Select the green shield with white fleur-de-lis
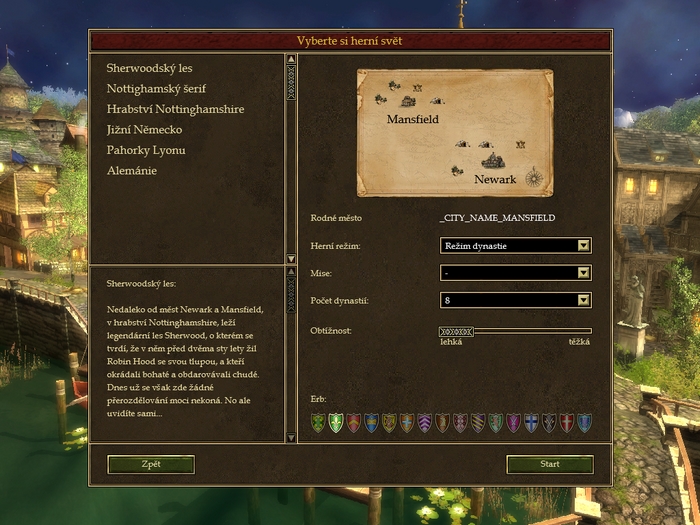The width and height of the screenshot is (700, 525). tap(336, 423)
